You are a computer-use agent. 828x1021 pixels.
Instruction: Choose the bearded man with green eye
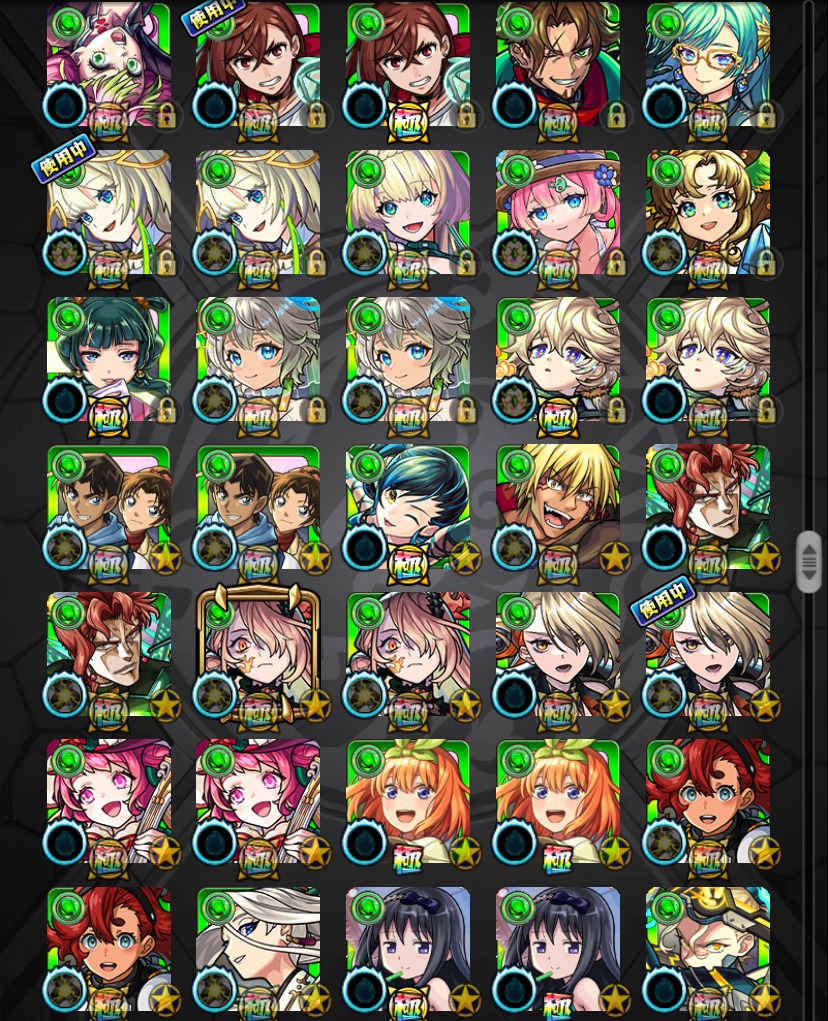click(x=558, y=65)
